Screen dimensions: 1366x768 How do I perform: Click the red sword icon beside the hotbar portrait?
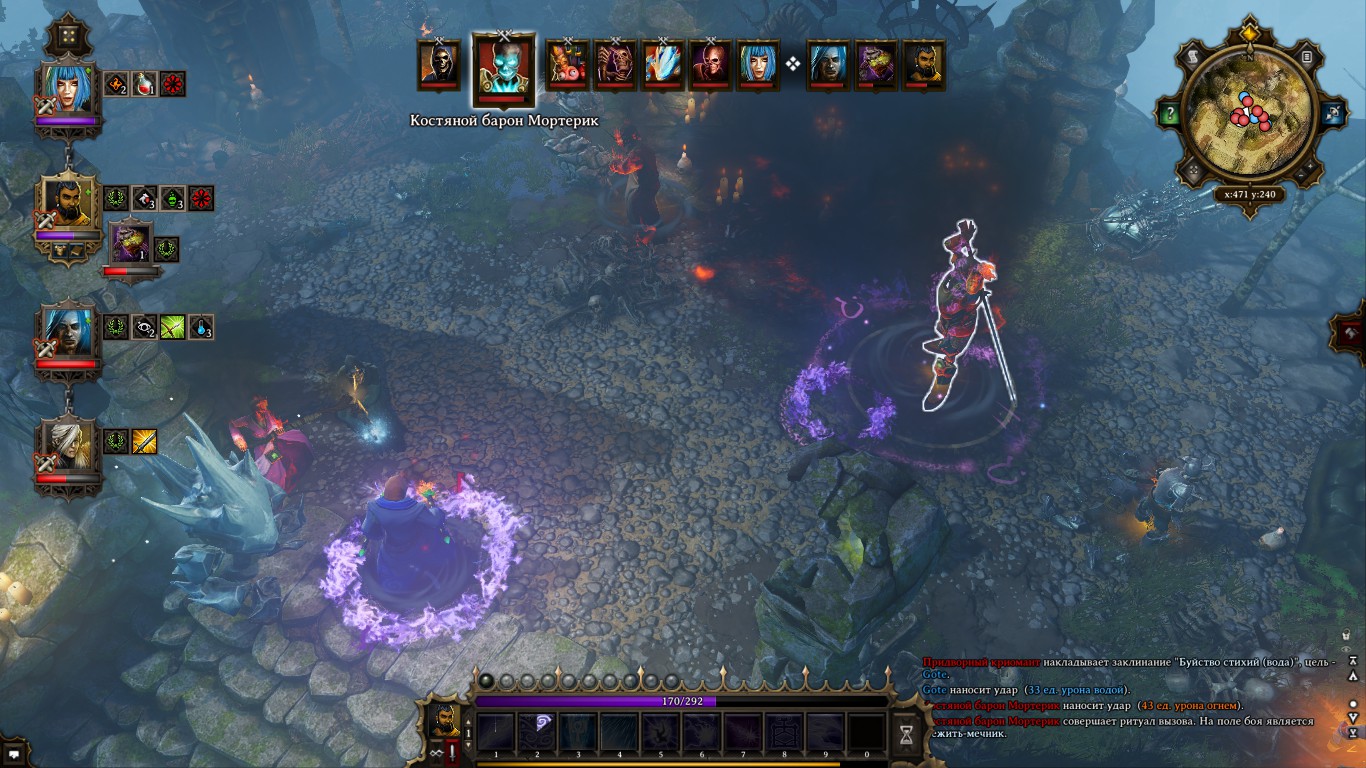click(451, 750)
